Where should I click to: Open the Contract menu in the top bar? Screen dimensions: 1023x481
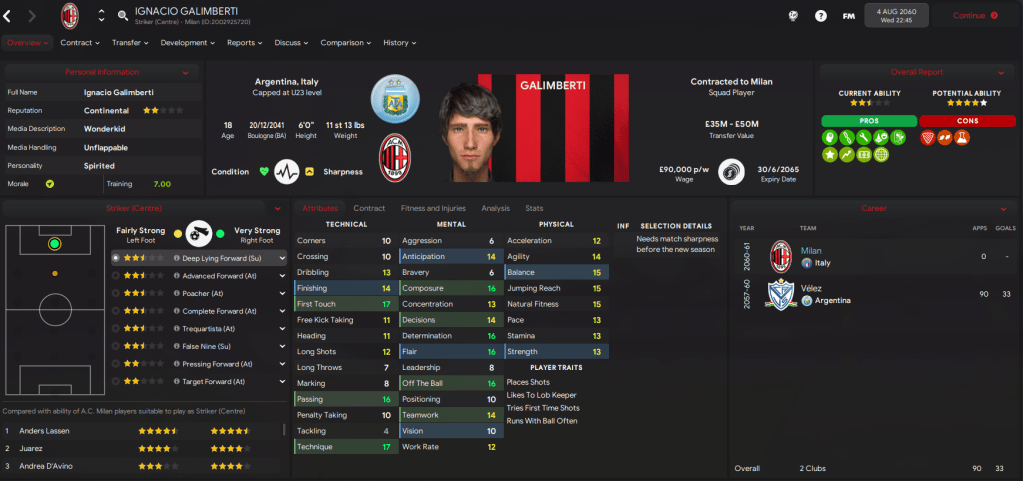(80, 43)
